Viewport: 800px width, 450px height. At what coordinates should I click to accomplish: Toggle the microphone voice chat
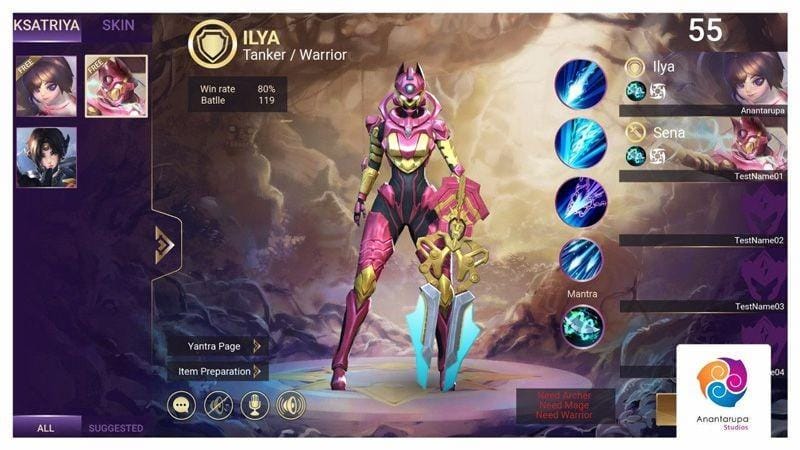click(x=254, y=405)
